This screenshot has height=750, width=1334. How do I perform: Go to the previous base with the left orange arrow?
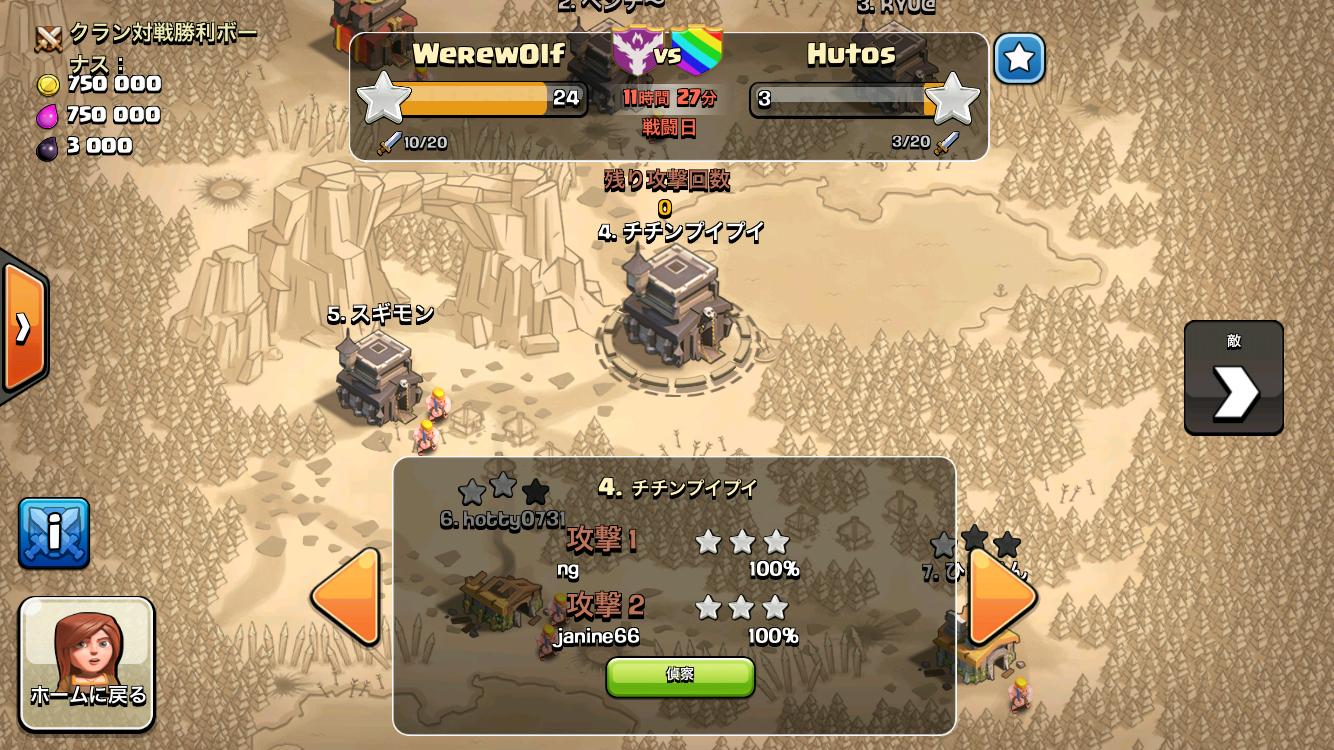(347, 596)
